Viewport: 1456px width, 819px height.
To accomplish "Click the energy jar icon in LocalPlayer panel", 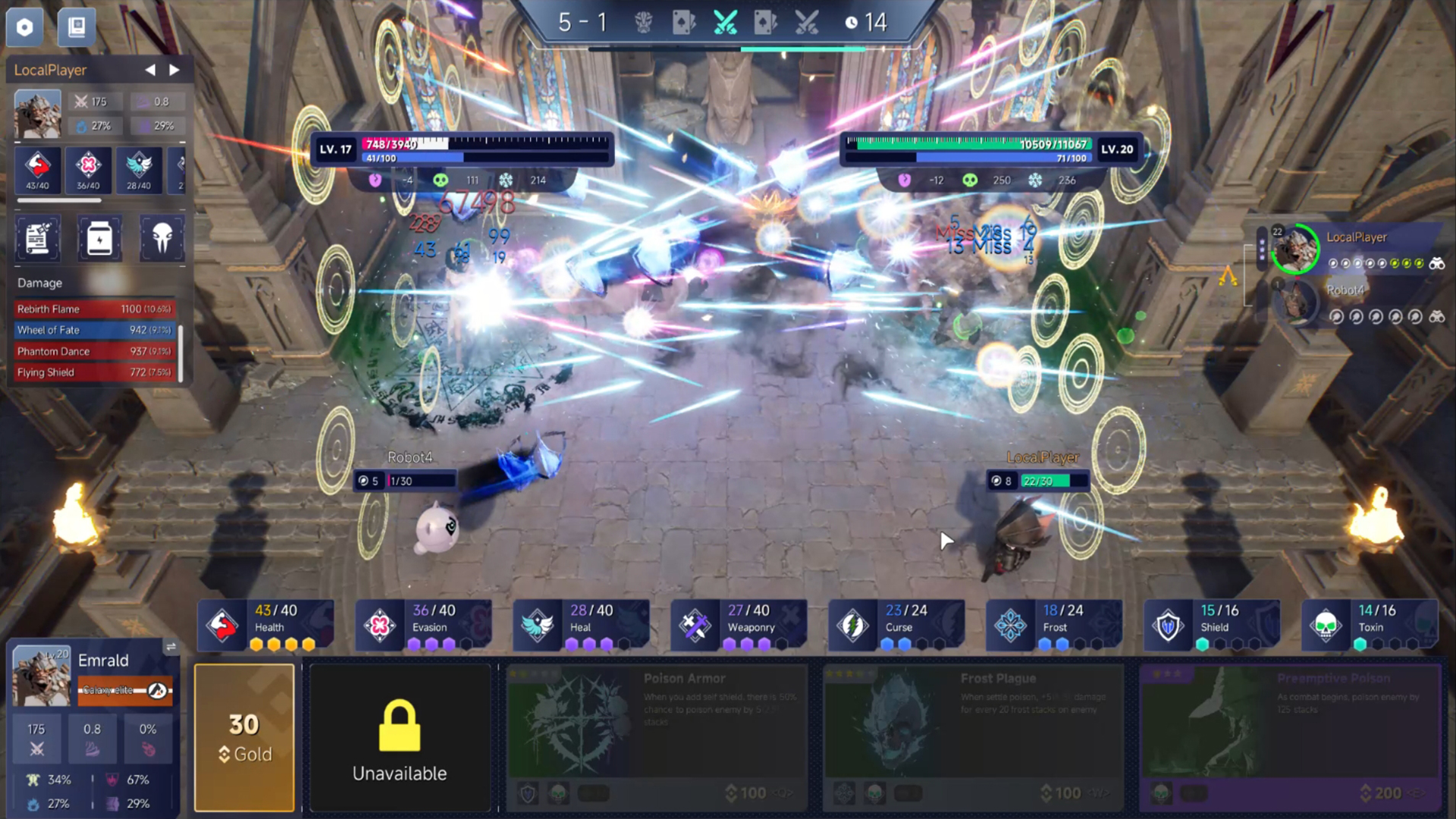I will (99, 239).
